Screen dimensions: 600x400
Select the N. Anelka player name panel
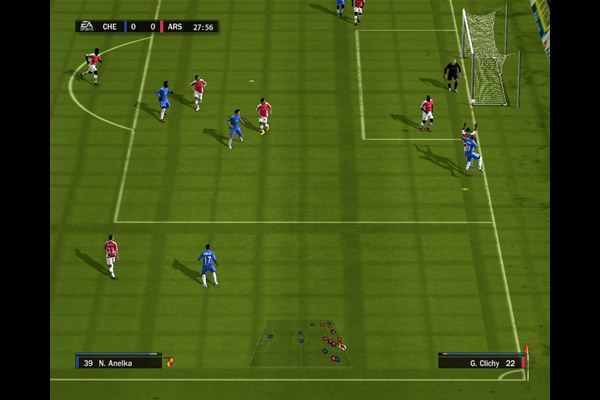118,361
